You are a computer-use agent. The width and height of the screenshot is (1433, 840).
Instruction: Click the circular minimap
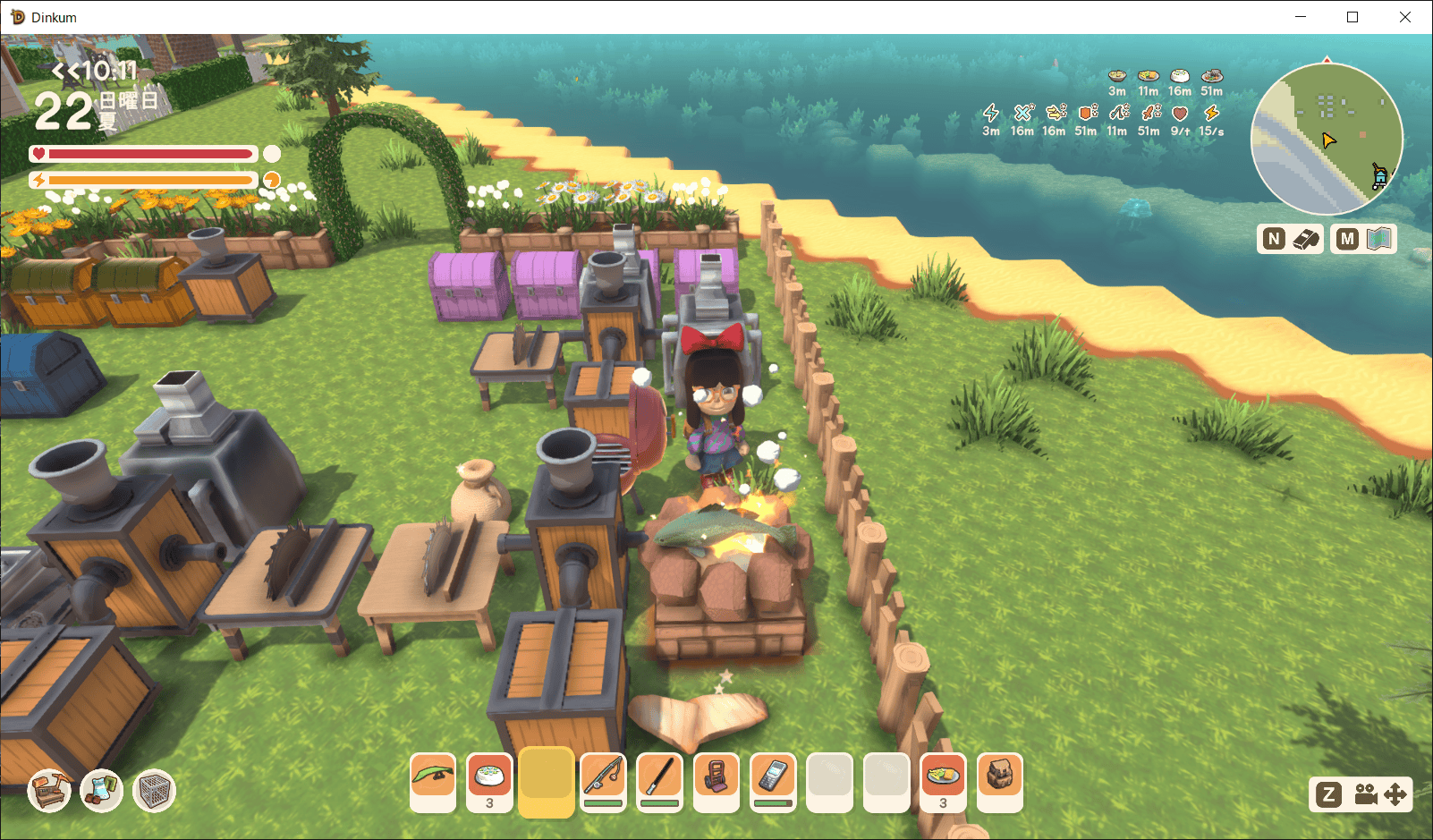[1326, 139]
